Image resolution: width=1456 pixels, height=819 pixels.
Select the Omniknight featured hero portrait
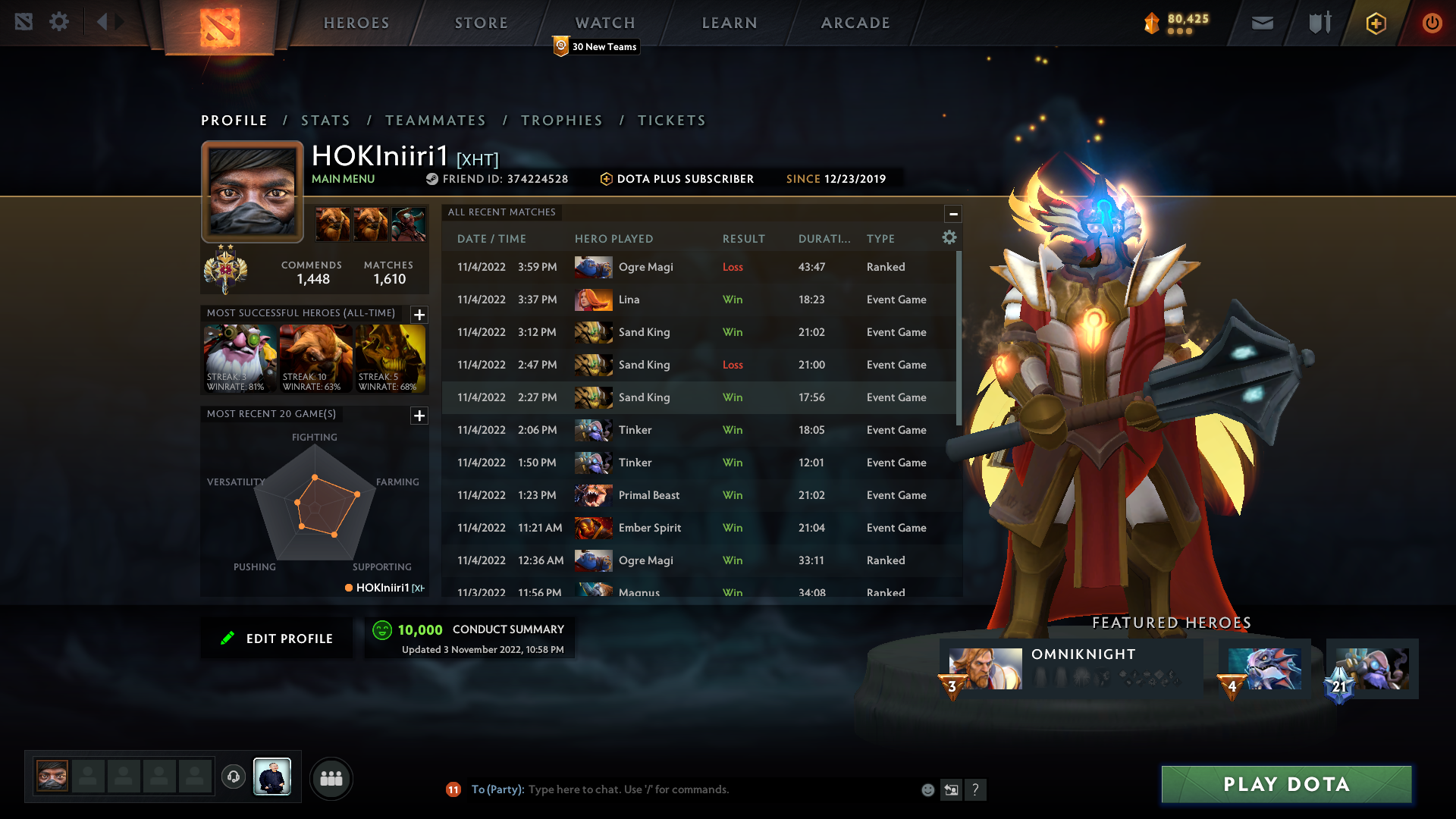(985, 668)
